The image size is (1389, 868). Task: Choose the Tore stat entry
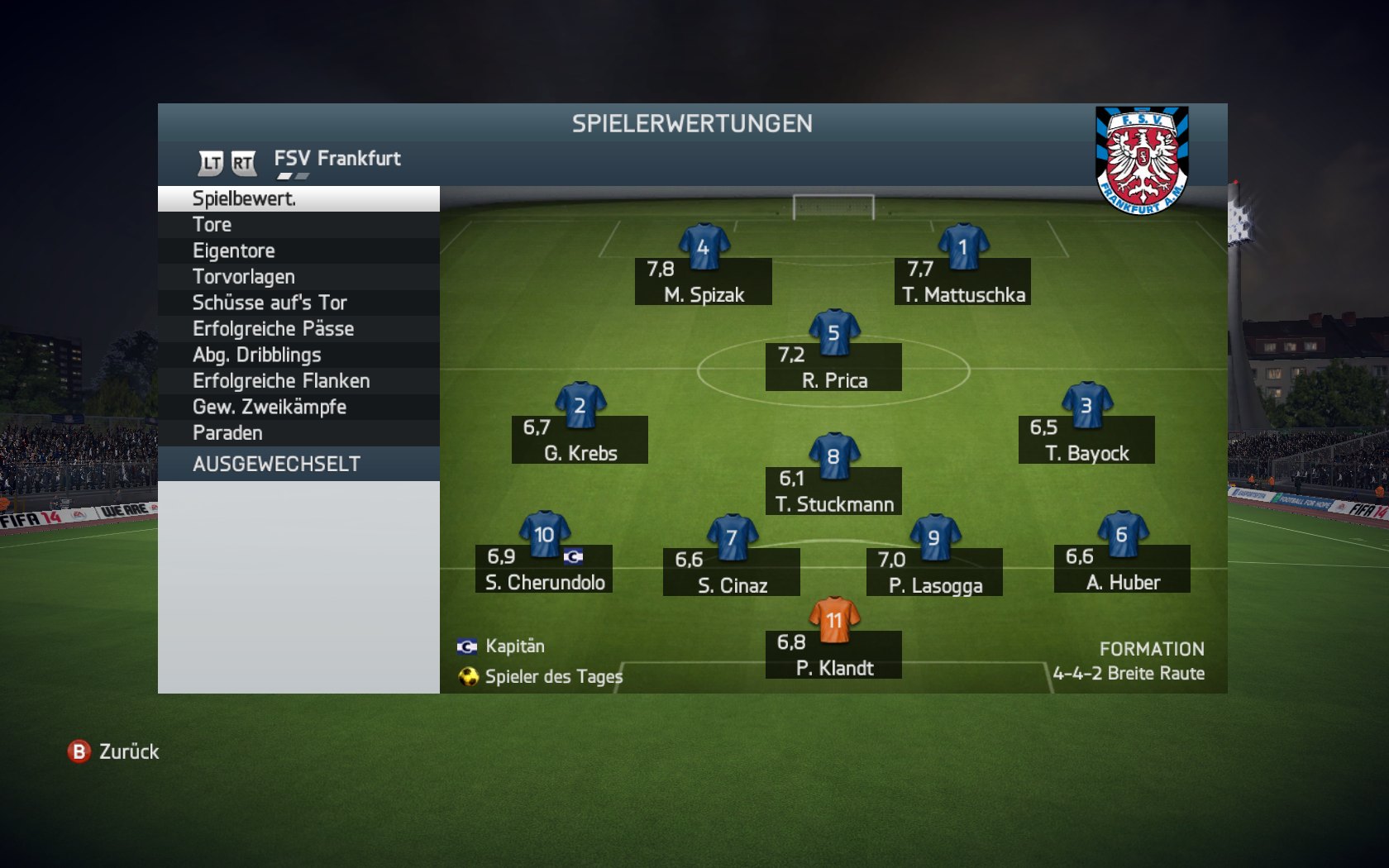point(298,225)
